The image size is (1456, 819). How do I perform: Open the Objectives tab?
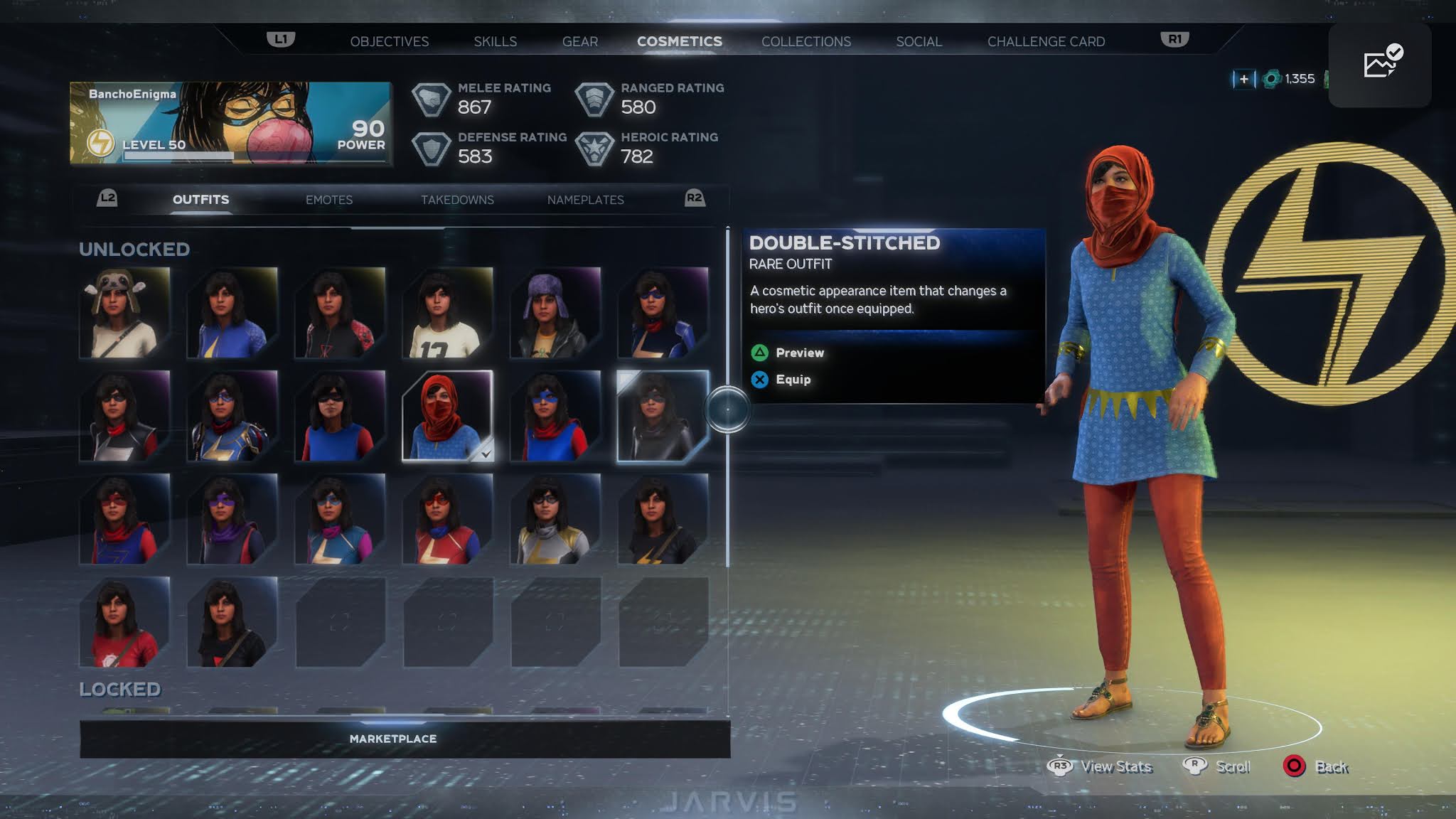389,41
